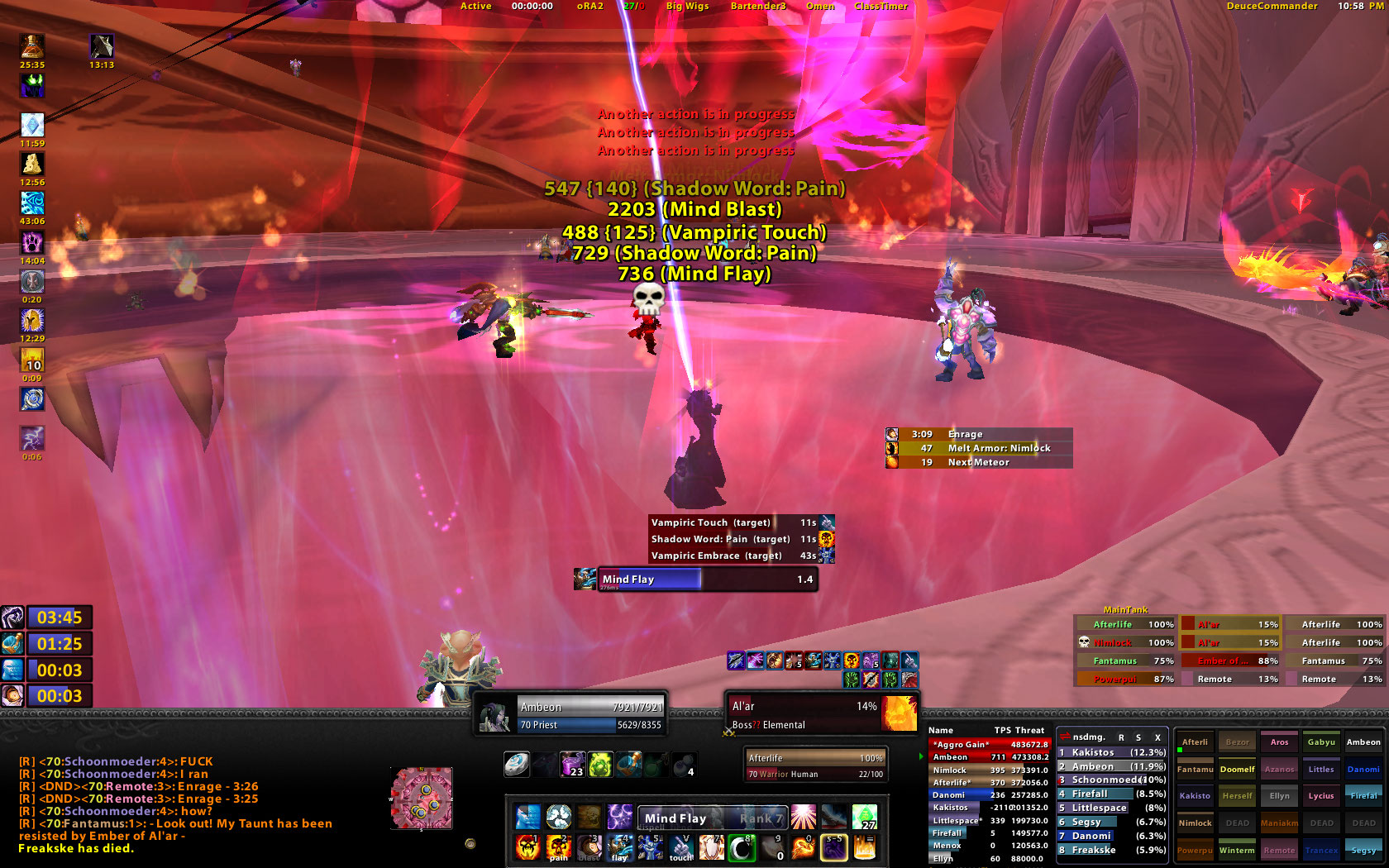This screenshot has height=868, width=1389.
Task: Use the purple pouch item with 23 charges
Action: click(x=572, y=764)
